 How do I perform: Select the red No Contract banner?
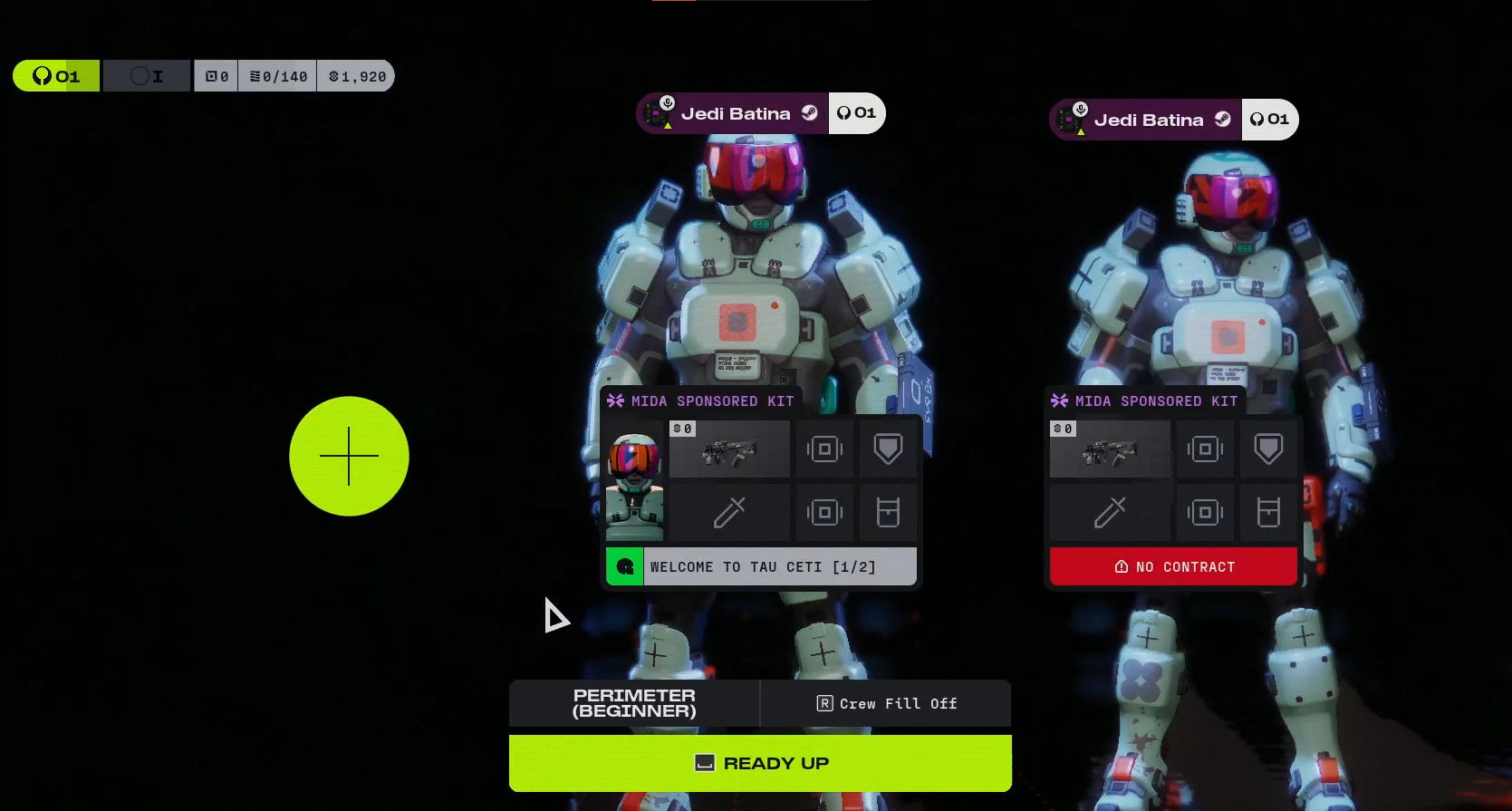(x=1173, y=566)
